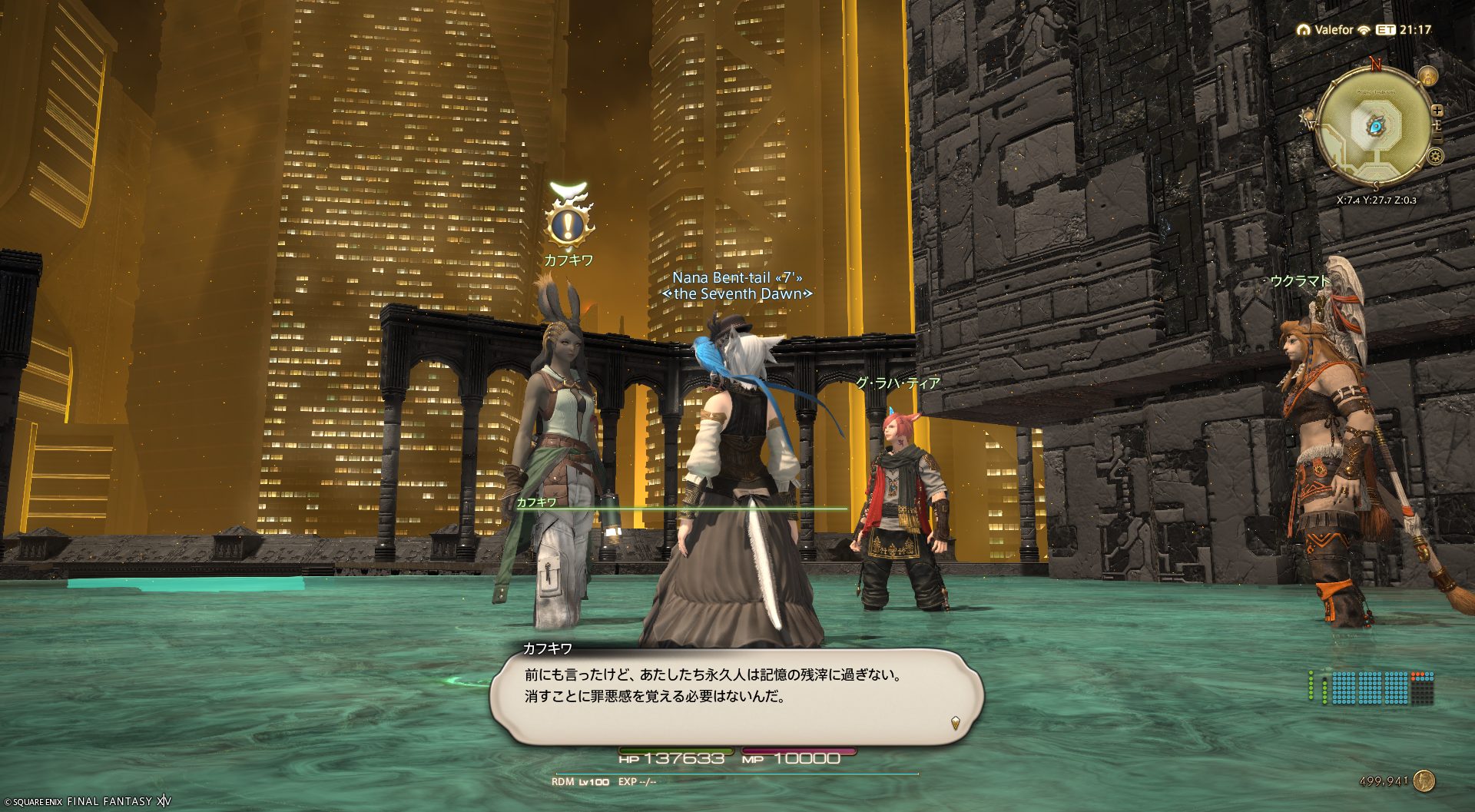Open the area map from the minimap
The width and height of the screenshot is (1475, 812).
click(x=1375, y=128)
